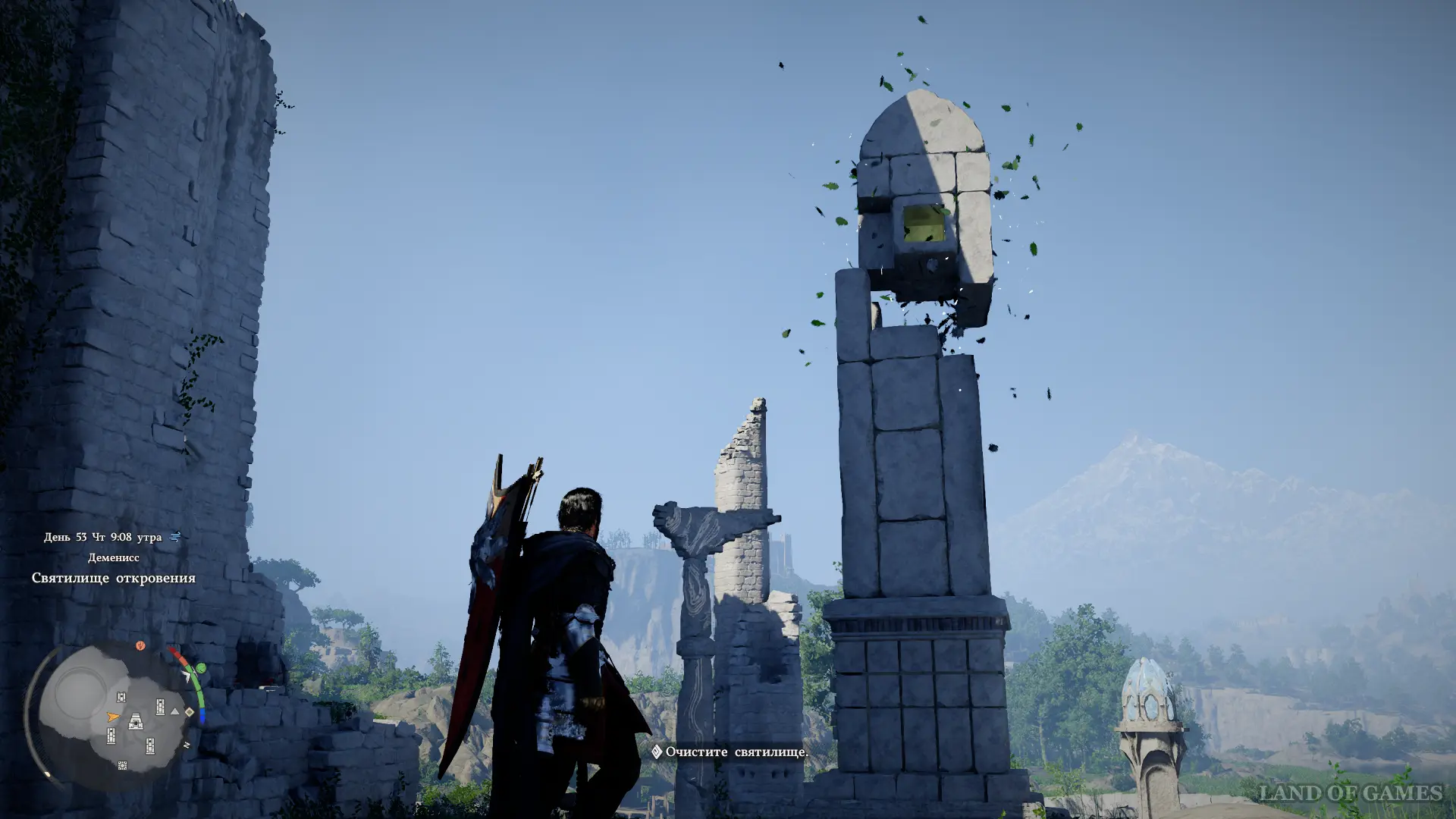Click the objective tracker 'Очистите святилище'

coord(730,752)
